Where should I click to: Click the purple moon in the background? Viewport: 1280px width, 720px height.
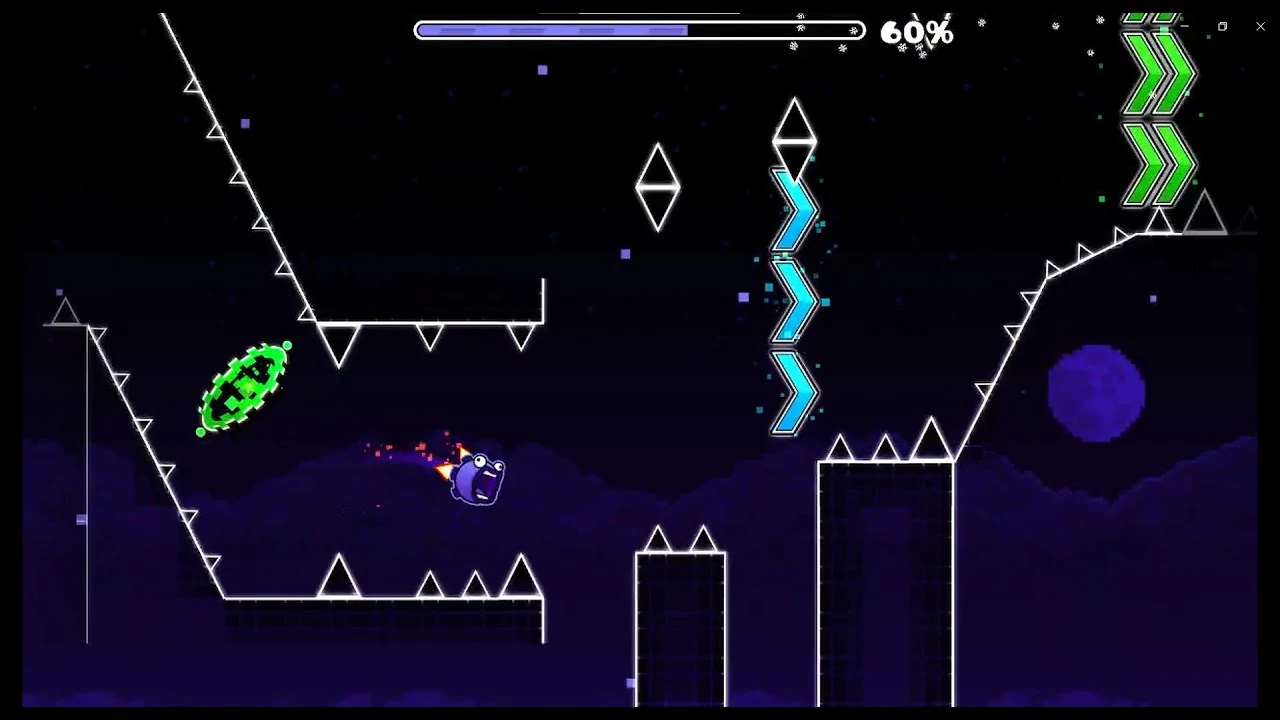coord(1095,390)
